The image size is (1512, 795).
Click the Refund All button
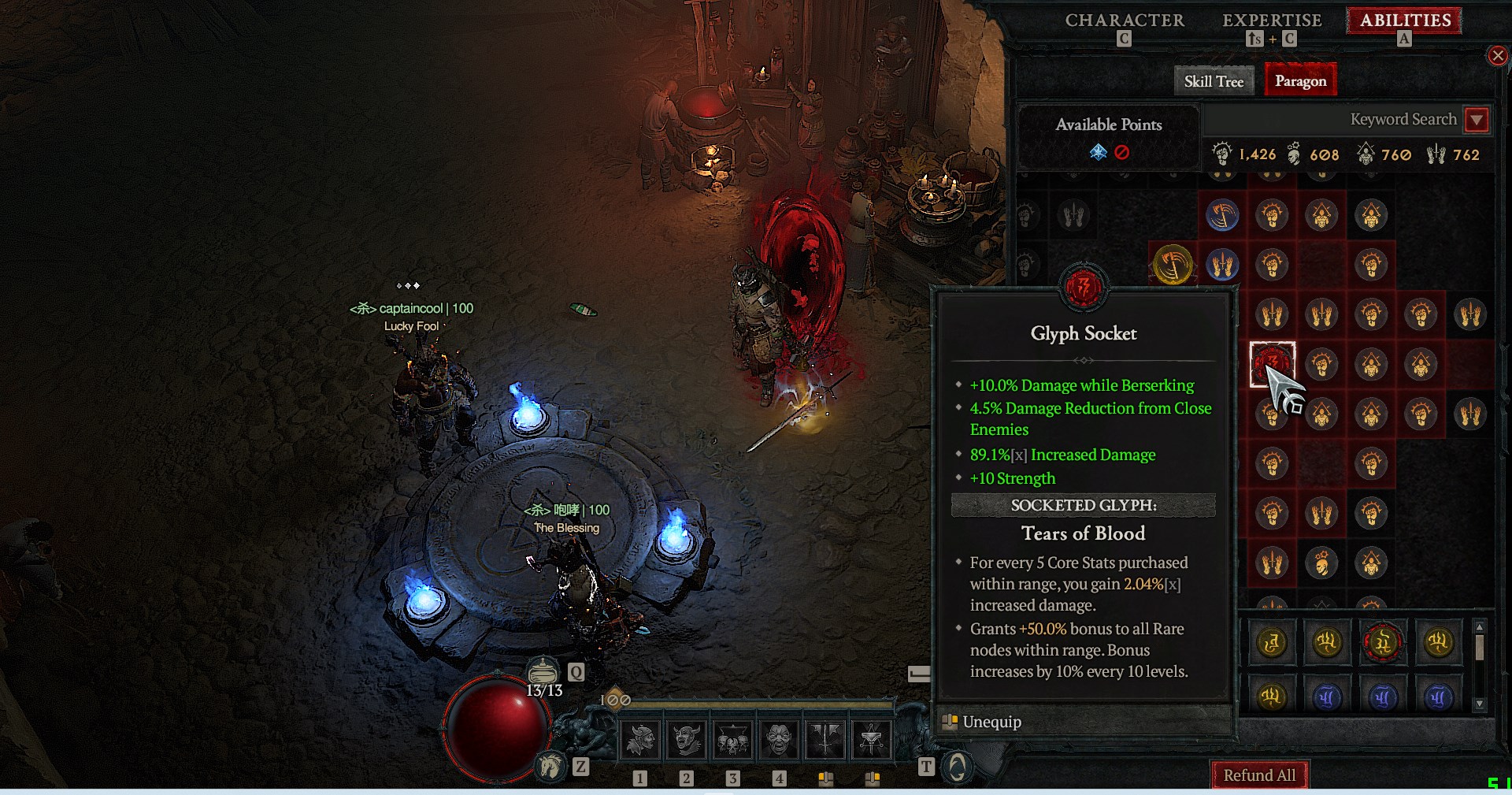1259,775
